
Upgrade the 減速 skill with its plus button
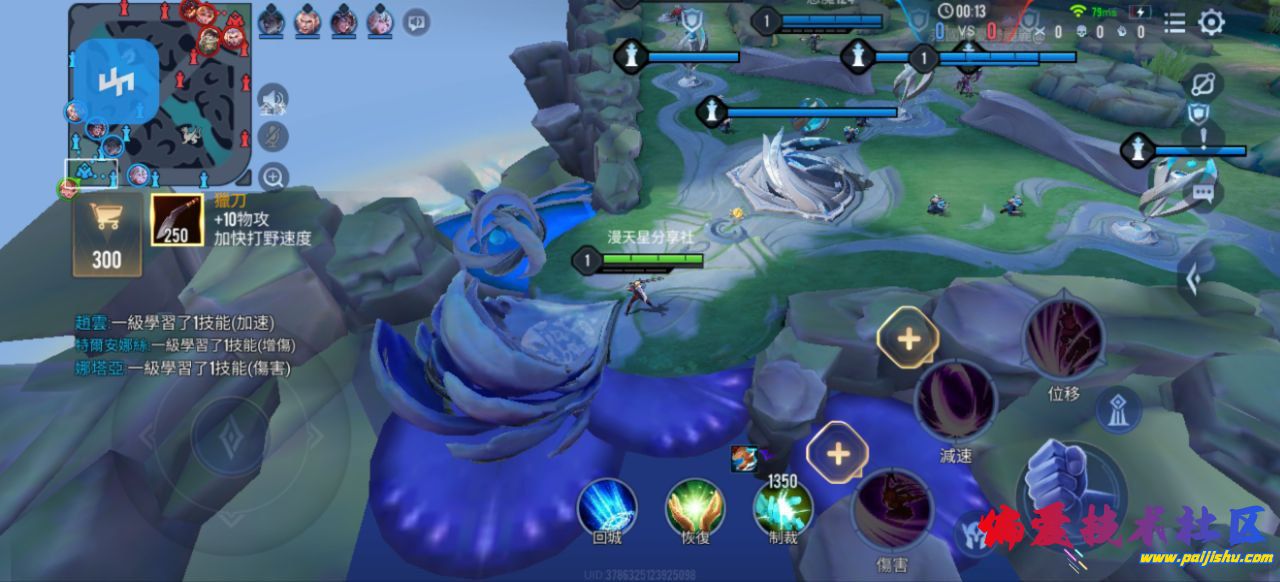[x=908, y=338]
